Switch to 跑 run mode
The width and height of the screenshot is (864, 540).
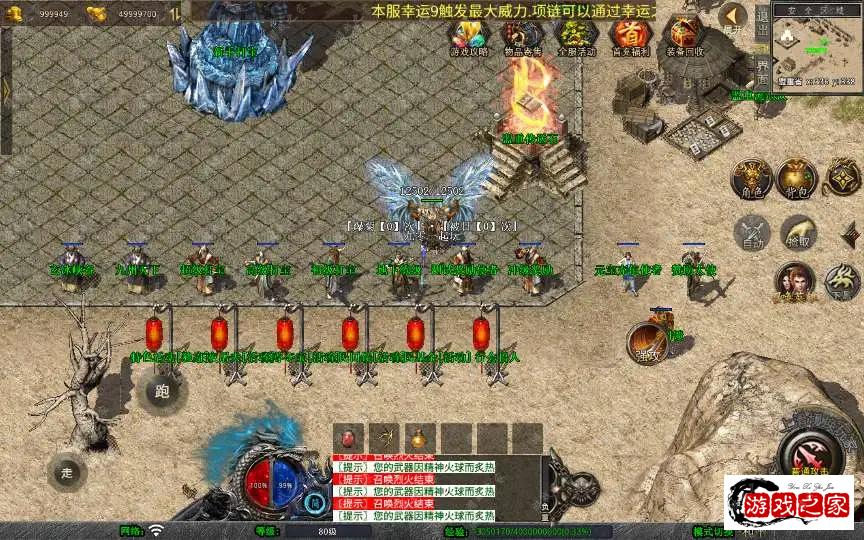[x=163, y=391]
